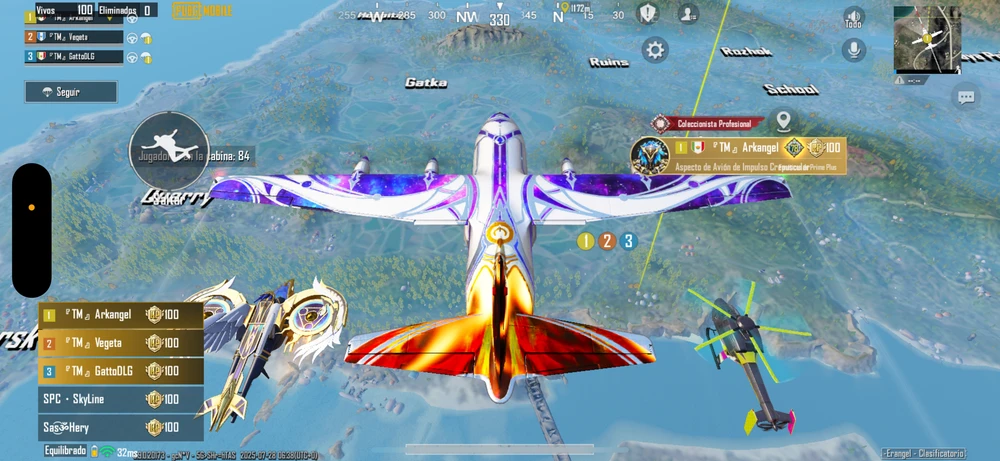Tap the number 3 teammate marker
Viewport: 1000px width, 461px height.
[x=628, y=241]
